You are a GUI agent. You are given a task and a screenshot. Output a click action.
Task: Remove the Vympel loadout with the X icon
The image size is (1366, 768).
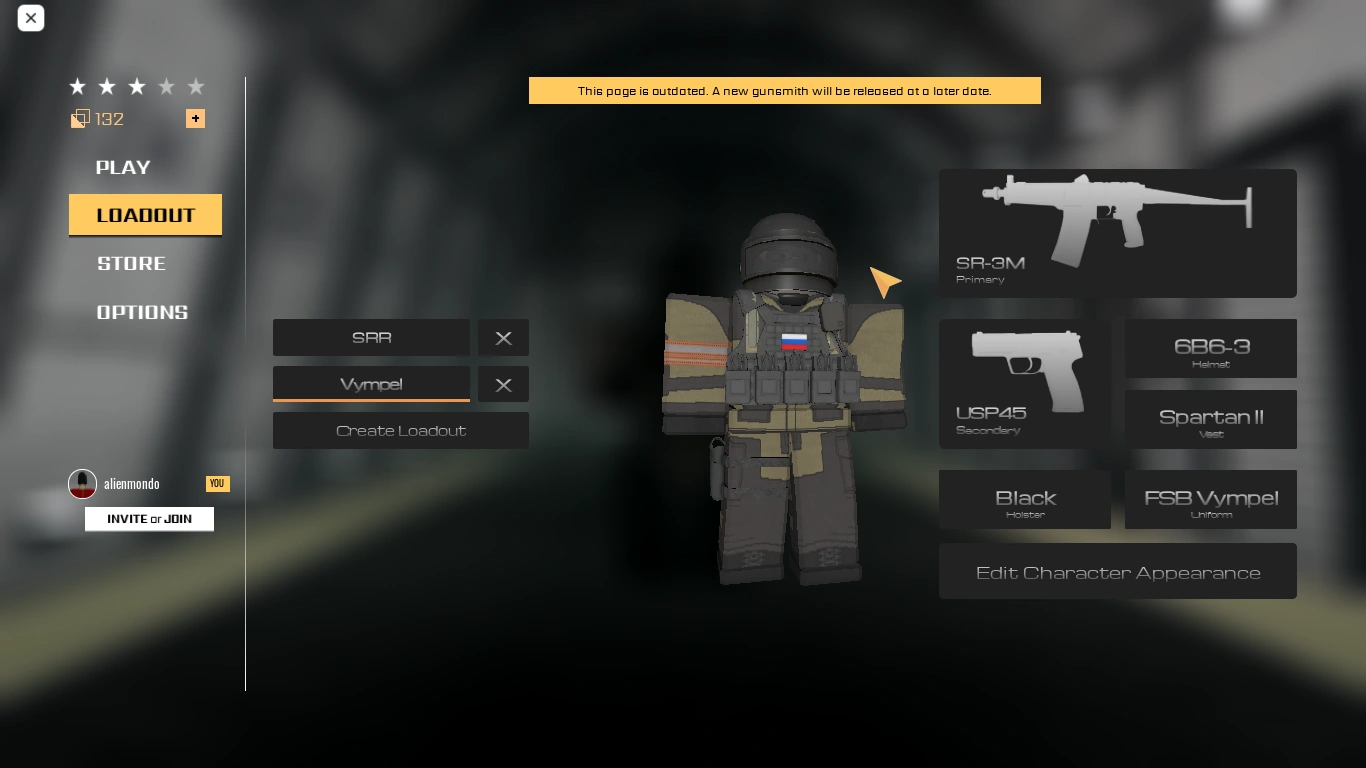point(503,384)
